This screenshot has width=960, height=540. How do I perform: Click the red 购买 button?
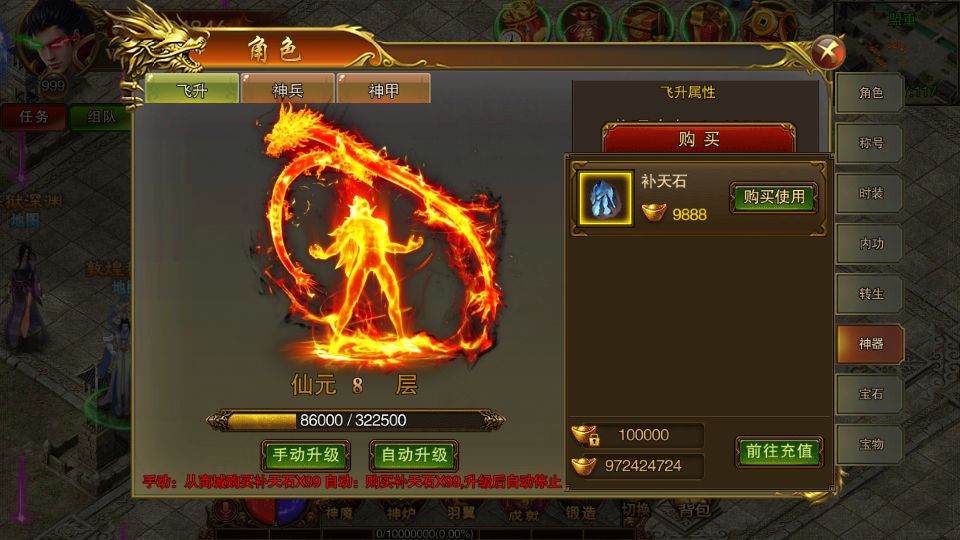[699, 139]
